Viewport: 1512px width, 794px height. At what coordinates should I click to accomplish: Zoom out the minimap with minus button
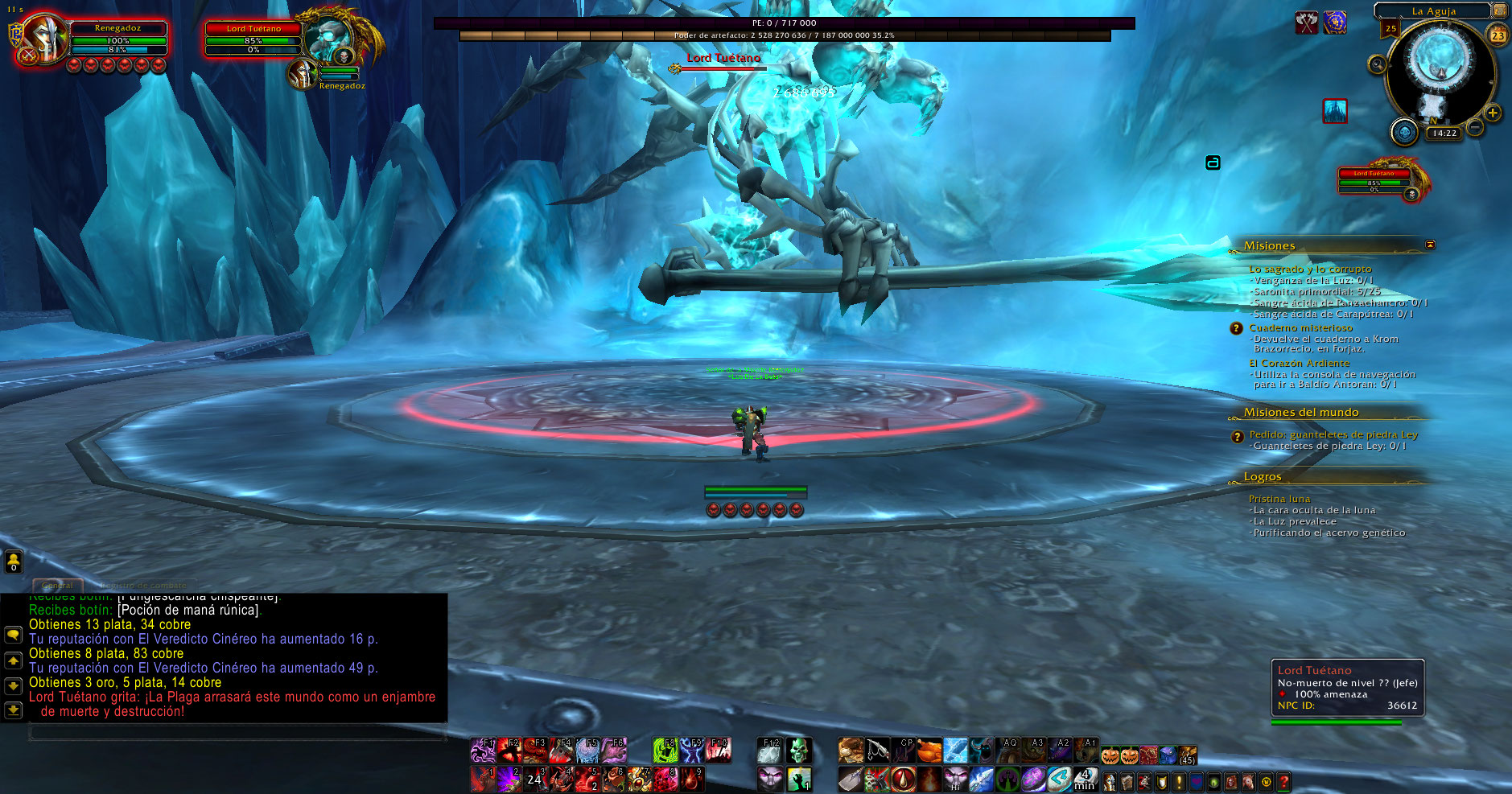click(x=1474, y=127)
